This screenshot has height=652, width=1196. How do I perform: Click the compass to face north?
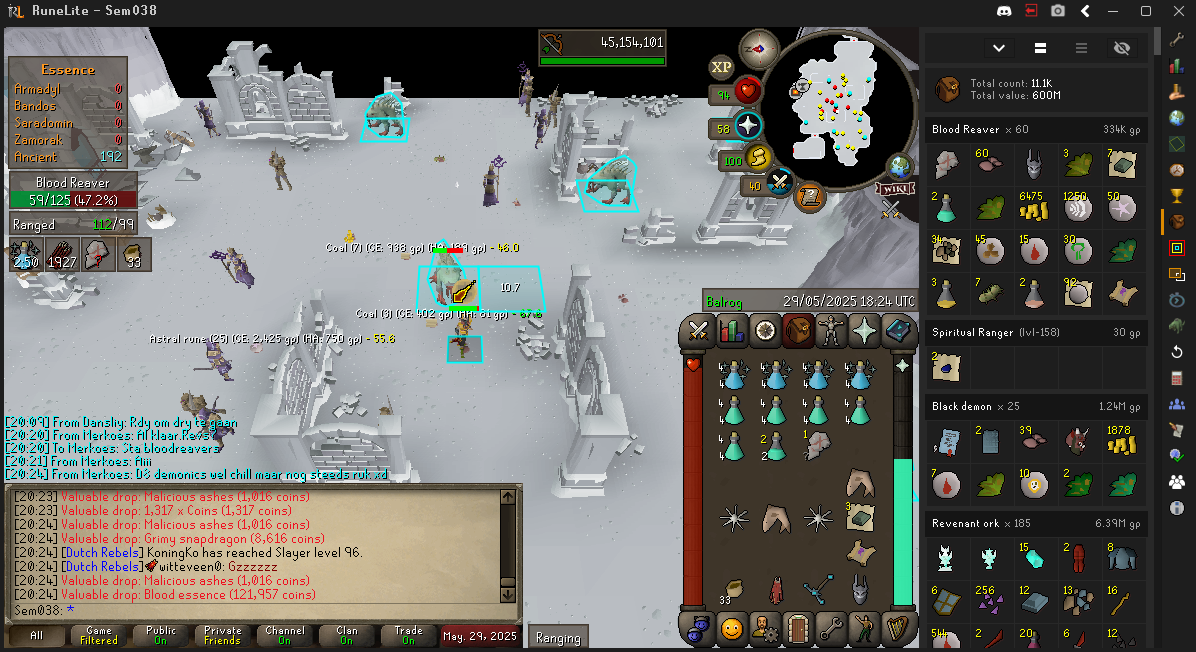click(x=759, y=48)
